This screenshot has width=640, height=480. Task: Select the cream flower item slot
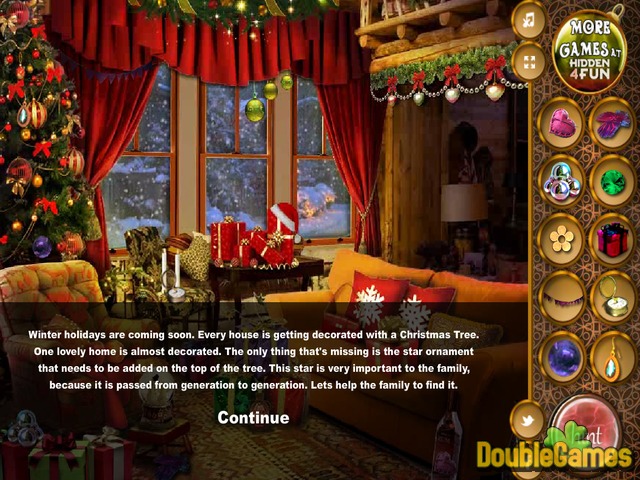[561, 239]
